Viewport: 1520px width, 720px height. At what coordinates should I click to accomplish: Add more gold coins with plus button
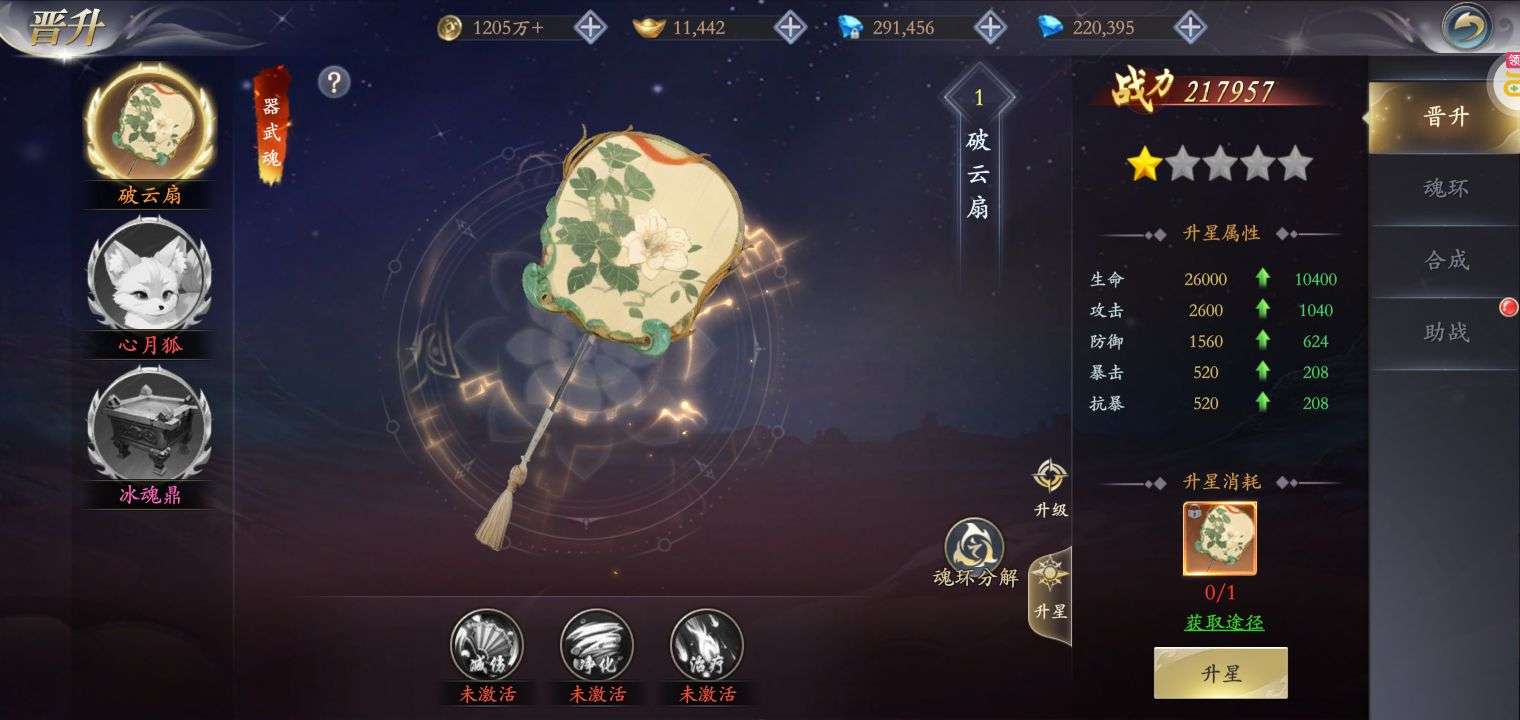pos(590,27)
